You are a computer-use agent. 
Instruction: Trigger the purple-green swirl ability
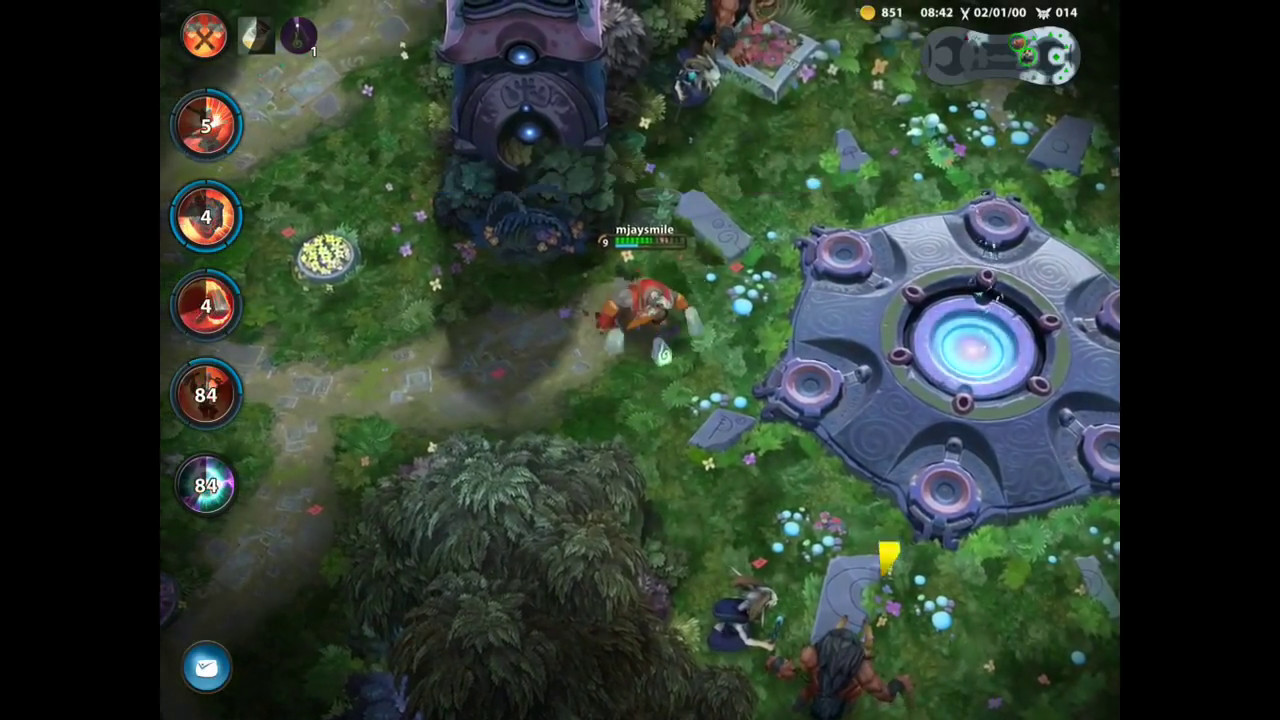[206, 485]
